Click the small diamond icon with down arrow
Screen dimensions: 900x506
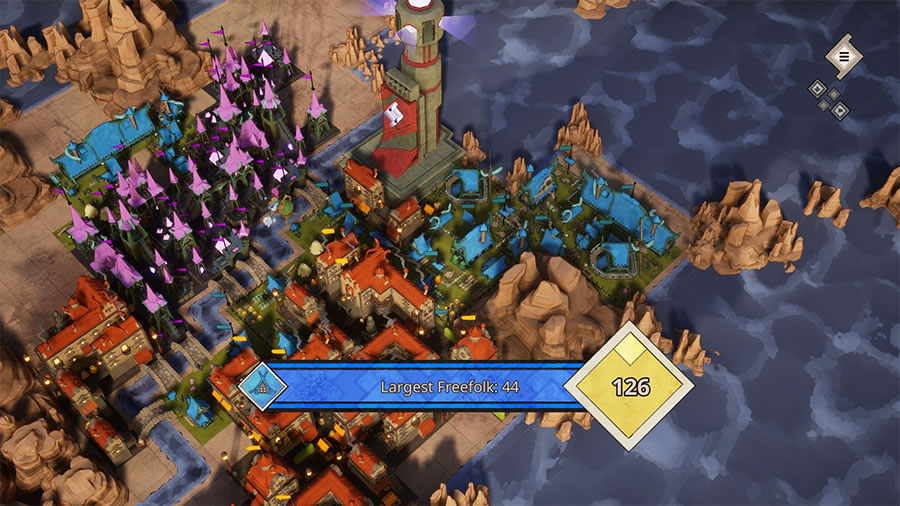click(x=818, y=88)
